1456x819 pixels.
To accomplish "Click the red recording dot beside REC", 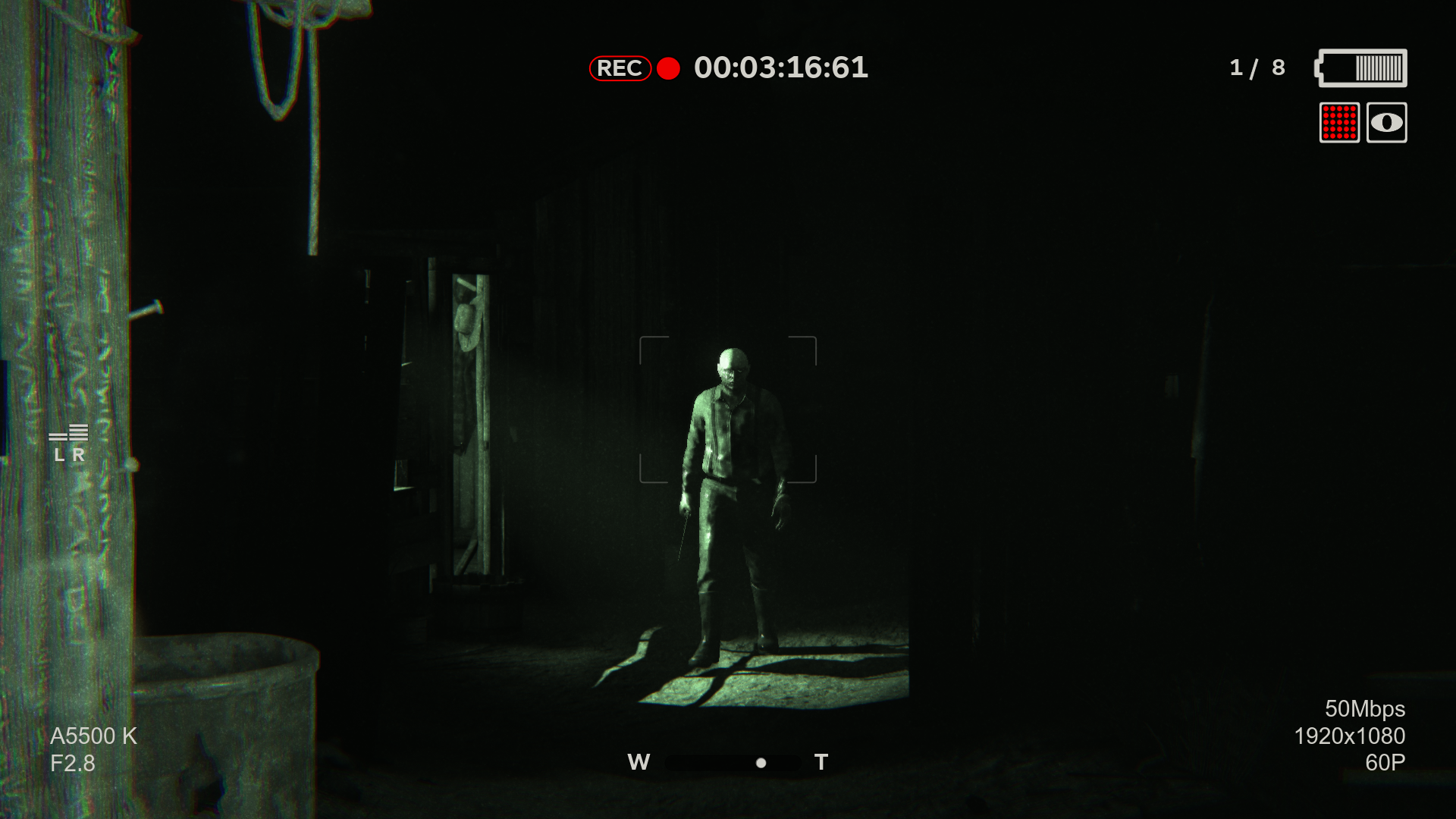I will click(x=667, y=69).
